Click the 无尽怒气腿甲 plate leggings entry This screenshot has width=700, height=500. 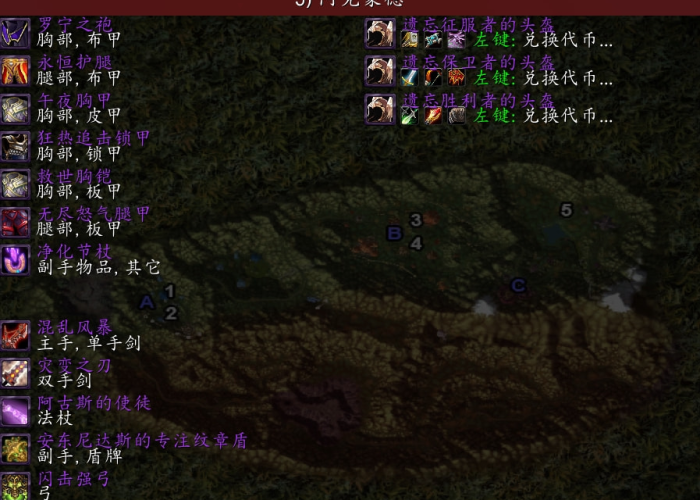point(94,214)
